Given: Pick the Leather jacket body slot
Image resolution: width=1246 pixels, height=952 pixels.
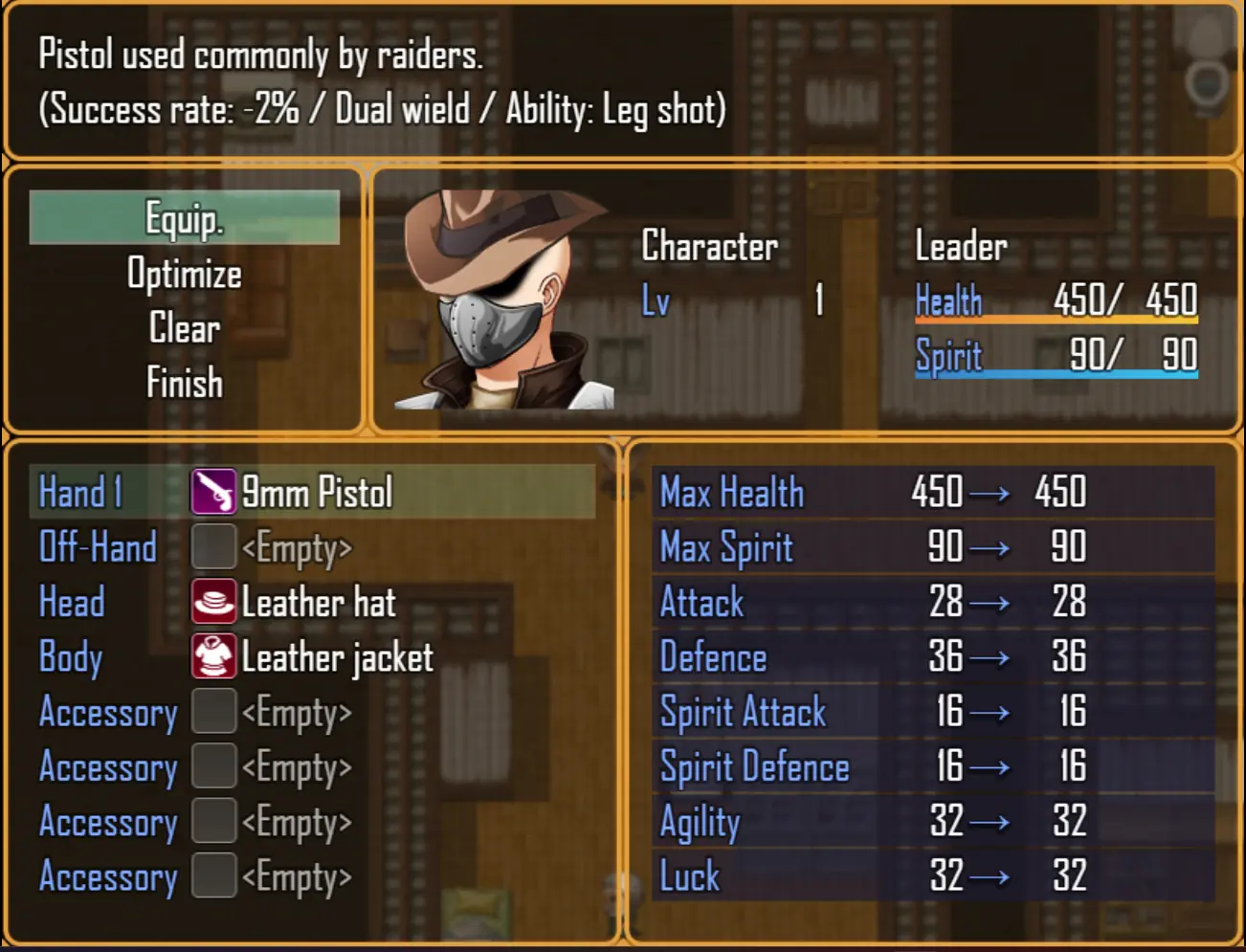Looking at the screenshot, I should (x=336, y=657).
